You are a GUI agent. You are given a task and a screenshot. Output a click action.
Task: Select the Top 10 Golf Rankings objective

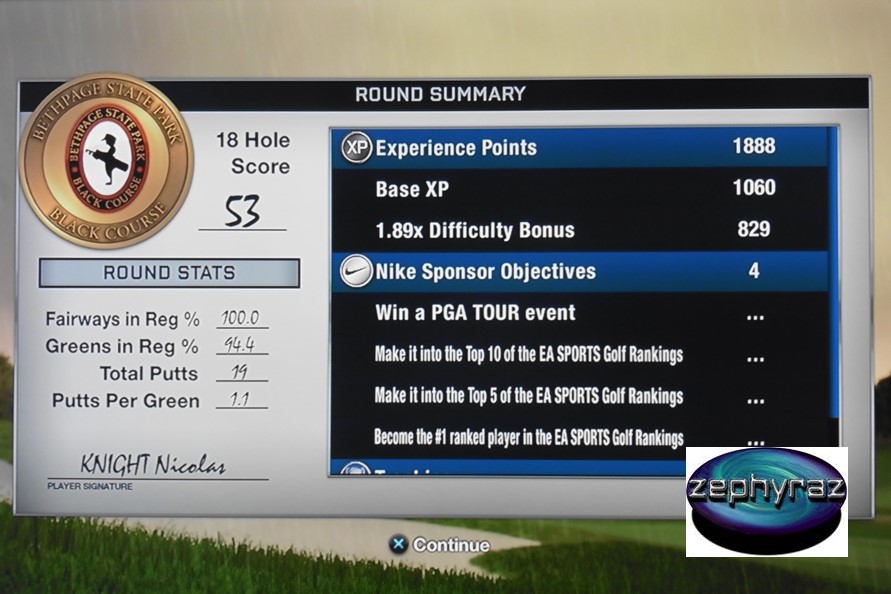(580, 355)
